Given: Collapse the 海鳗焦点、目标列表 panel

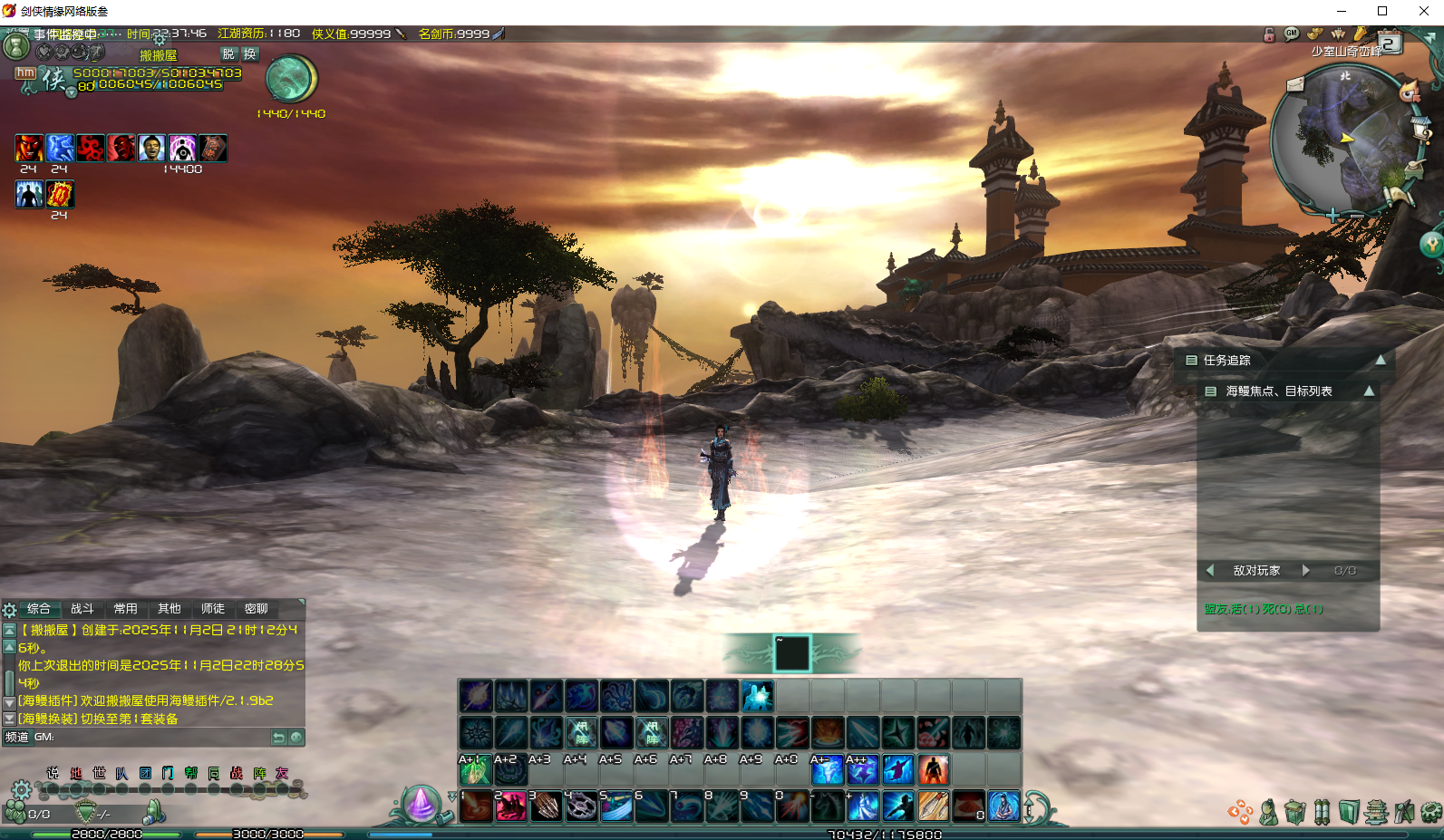Looking at the screenshot, I should click(1369, 391).
